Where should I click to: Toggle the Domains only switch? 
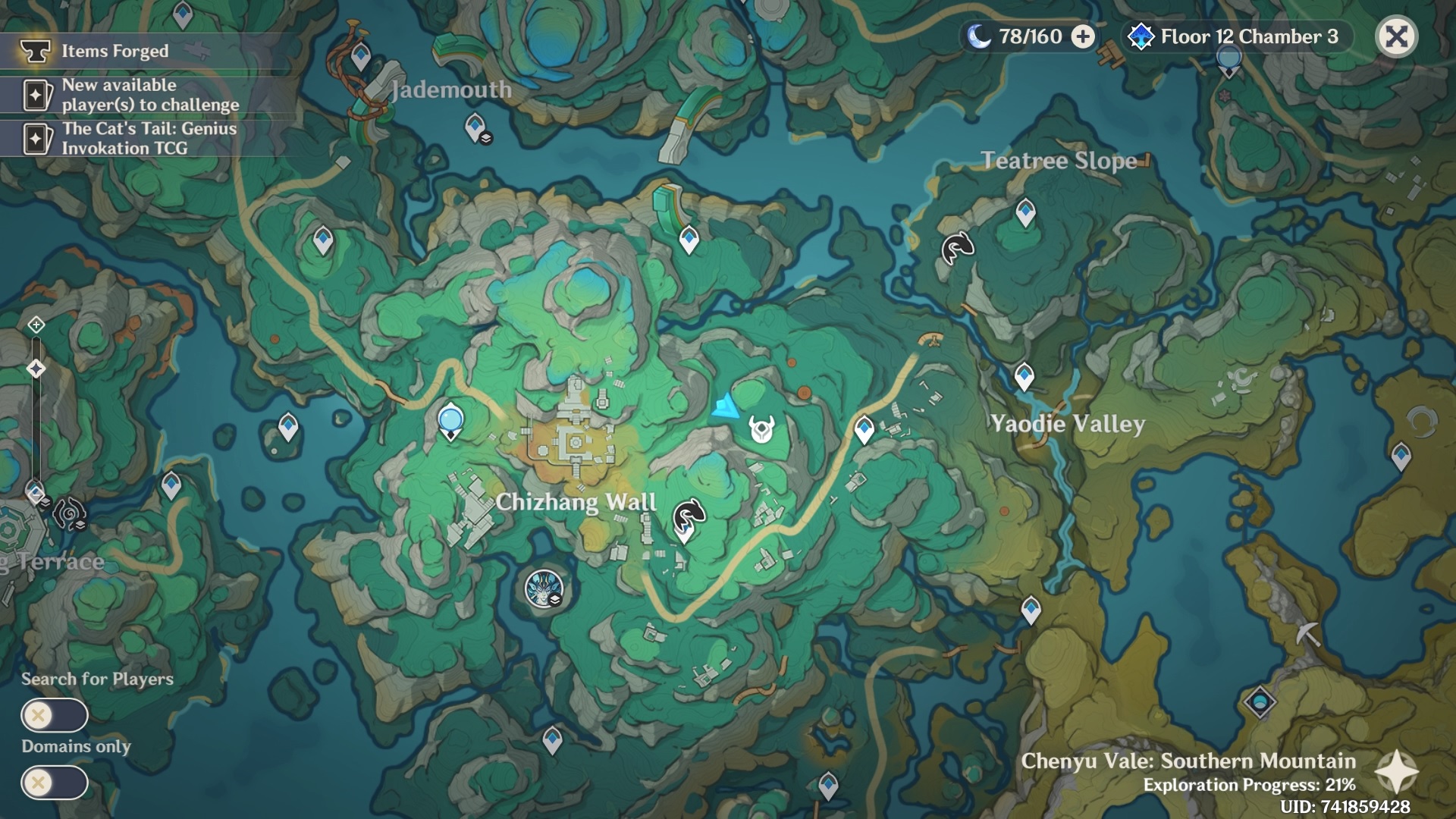tap(55, 783)
